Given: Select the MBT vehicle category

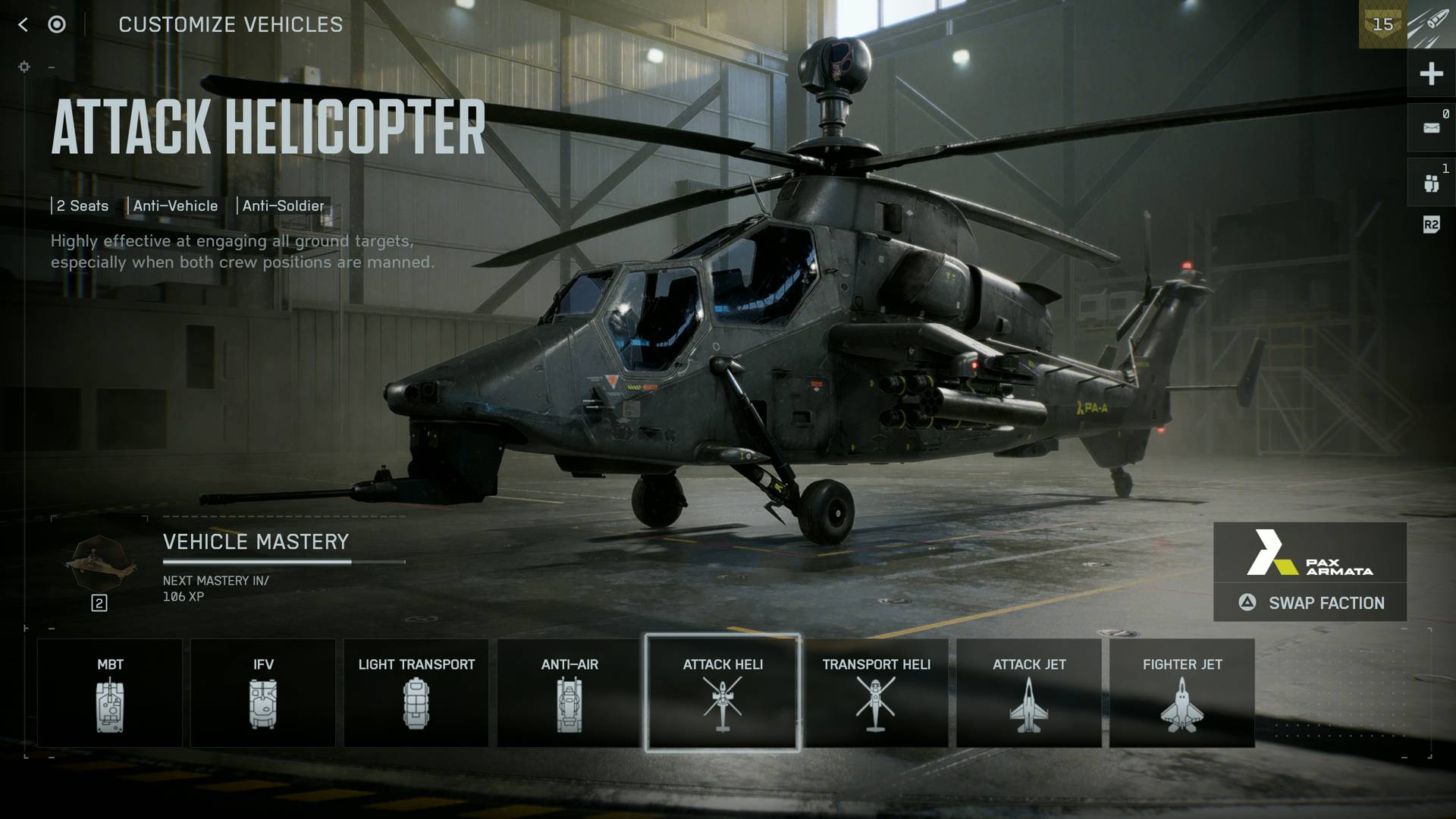Looking at the screenshot, I should tap(110, 693).
